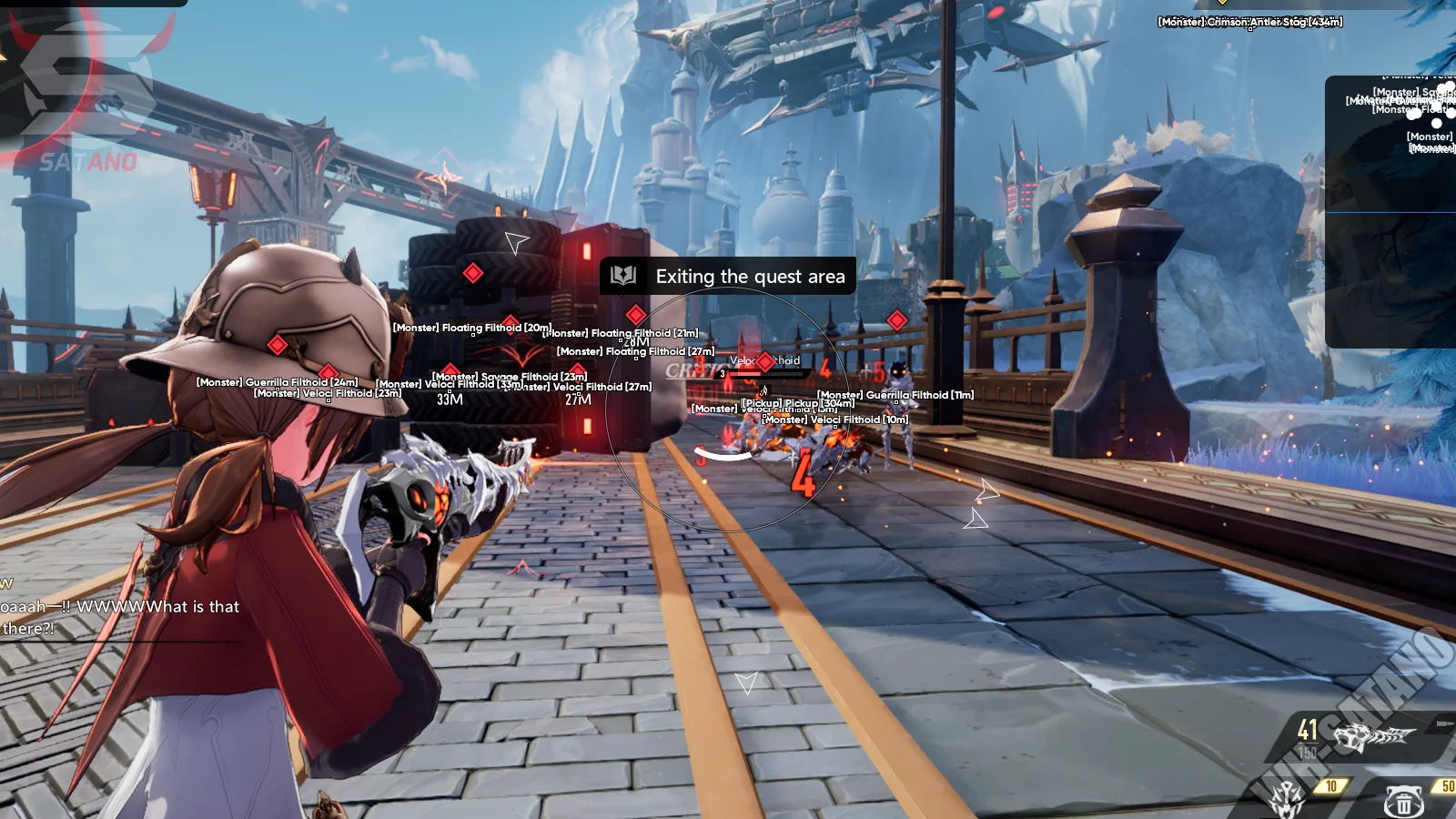1456x819 pixels.
Task: Toggle the Savage Filthoid [23m] marker
Action: coord(510,375)
